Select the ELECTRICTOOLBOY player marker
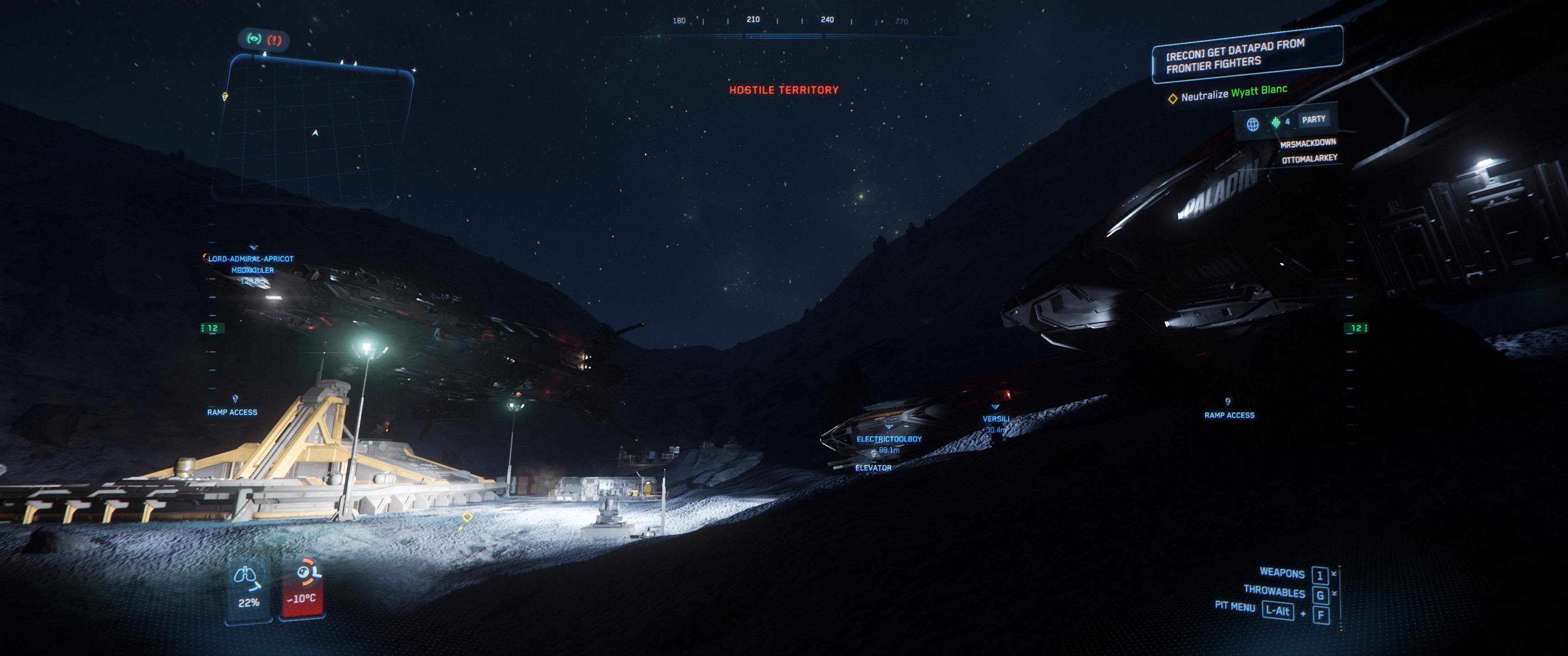The image size is (1568, 656). 889,439
